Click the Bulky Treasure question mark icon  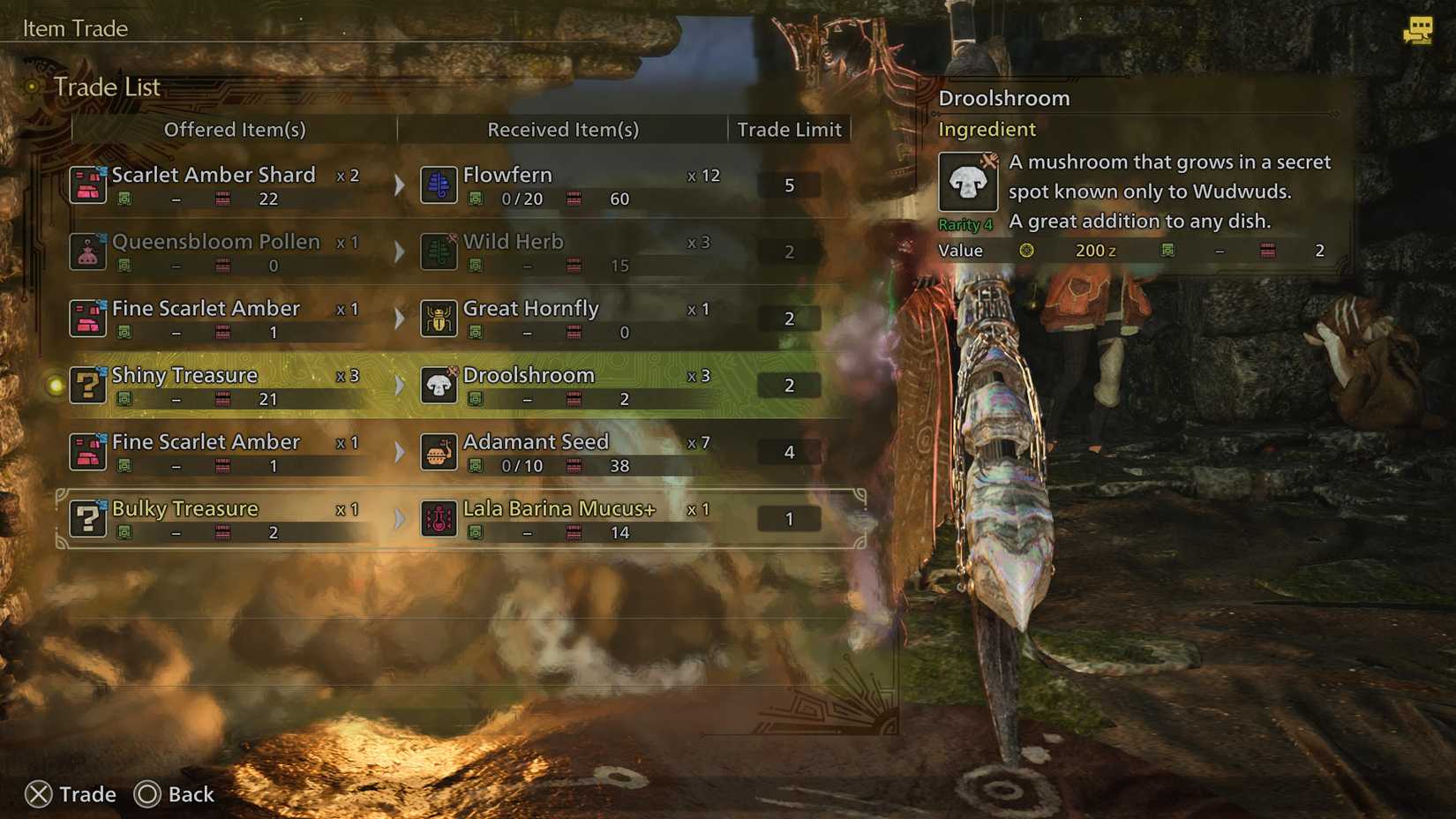click(87, 518)
